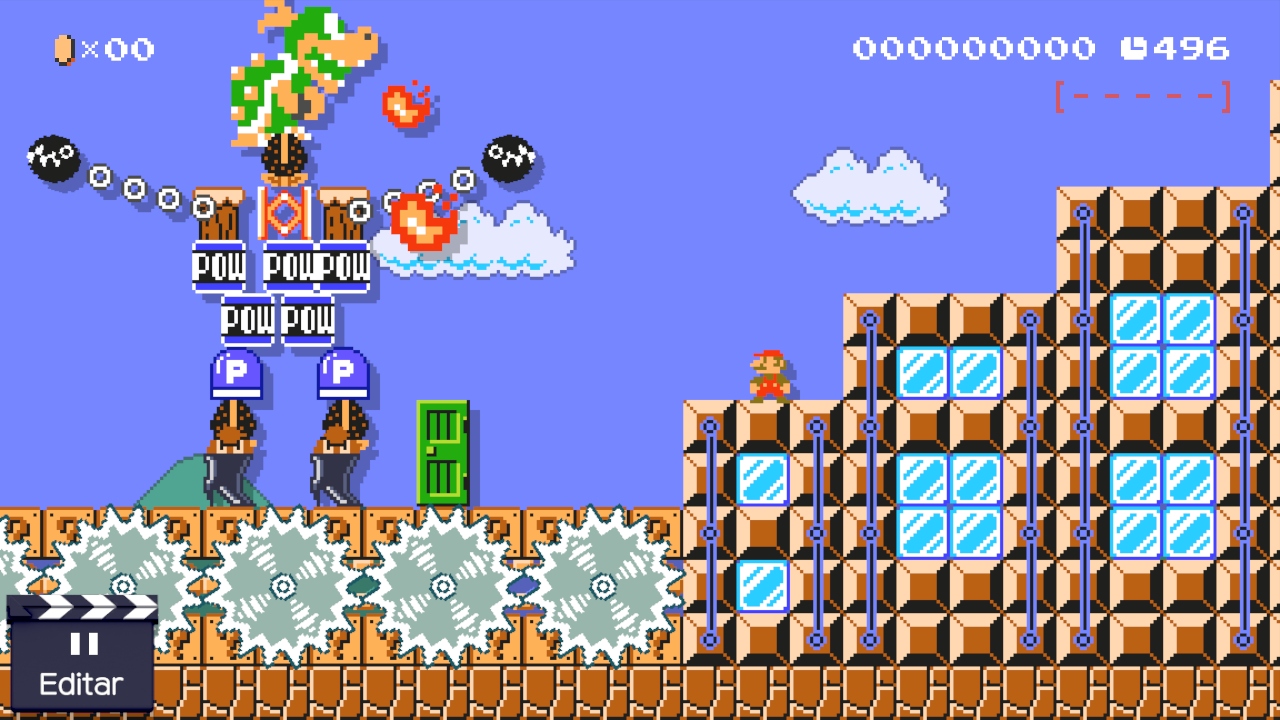Click the pause icon on the Editar clapperboard
This screenshot has width=1280, height=720.
(85, 644)
